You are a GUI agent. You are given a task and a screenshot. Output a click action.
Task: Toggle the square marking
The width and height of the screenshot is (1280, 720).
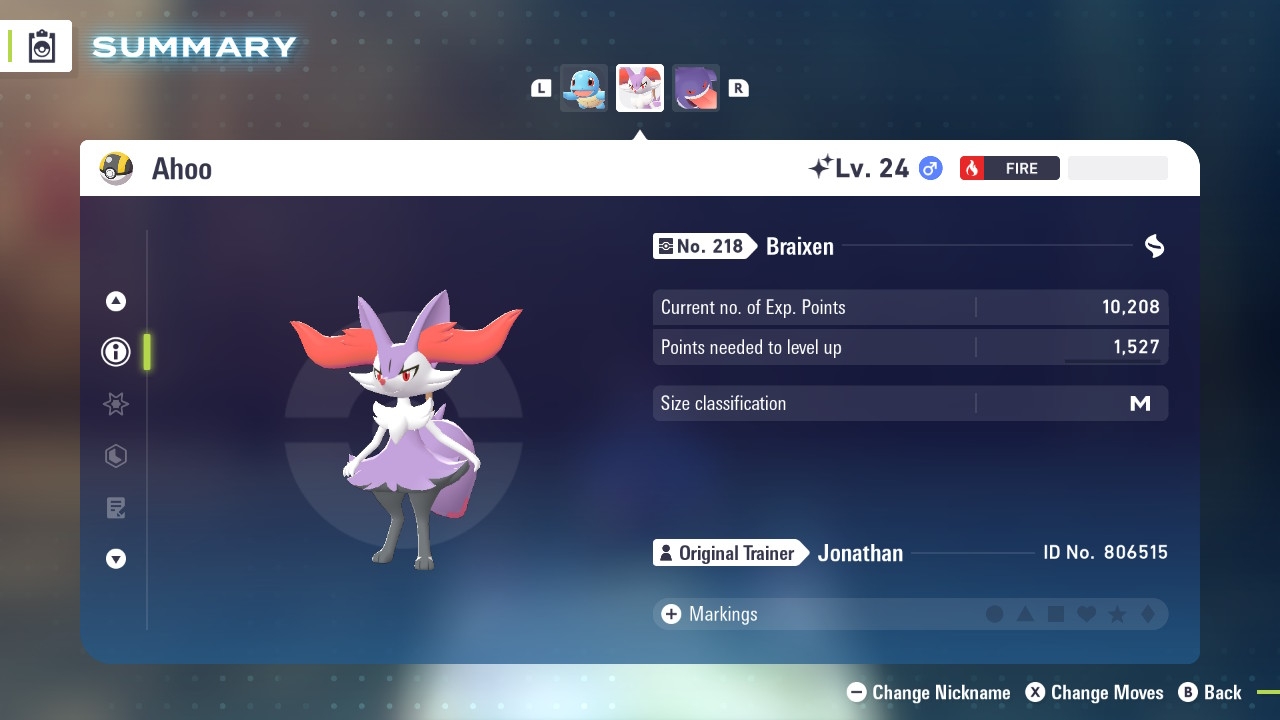point(1056,614)
